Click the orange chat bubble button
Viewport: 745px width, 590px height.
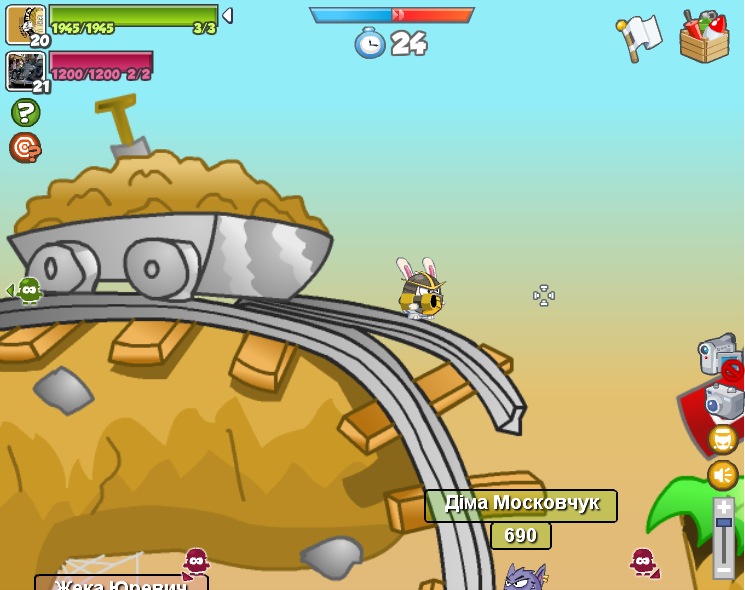(x=722, y=439)
